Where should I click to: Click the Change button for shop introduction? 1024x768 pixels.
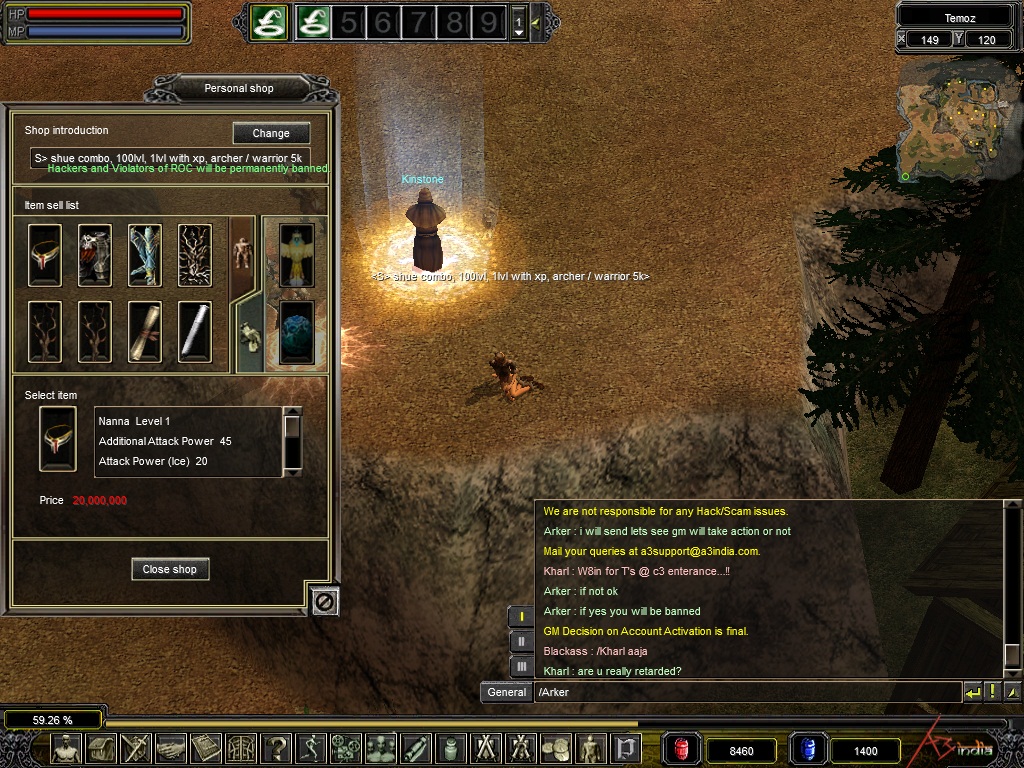[x=271, y=133]
